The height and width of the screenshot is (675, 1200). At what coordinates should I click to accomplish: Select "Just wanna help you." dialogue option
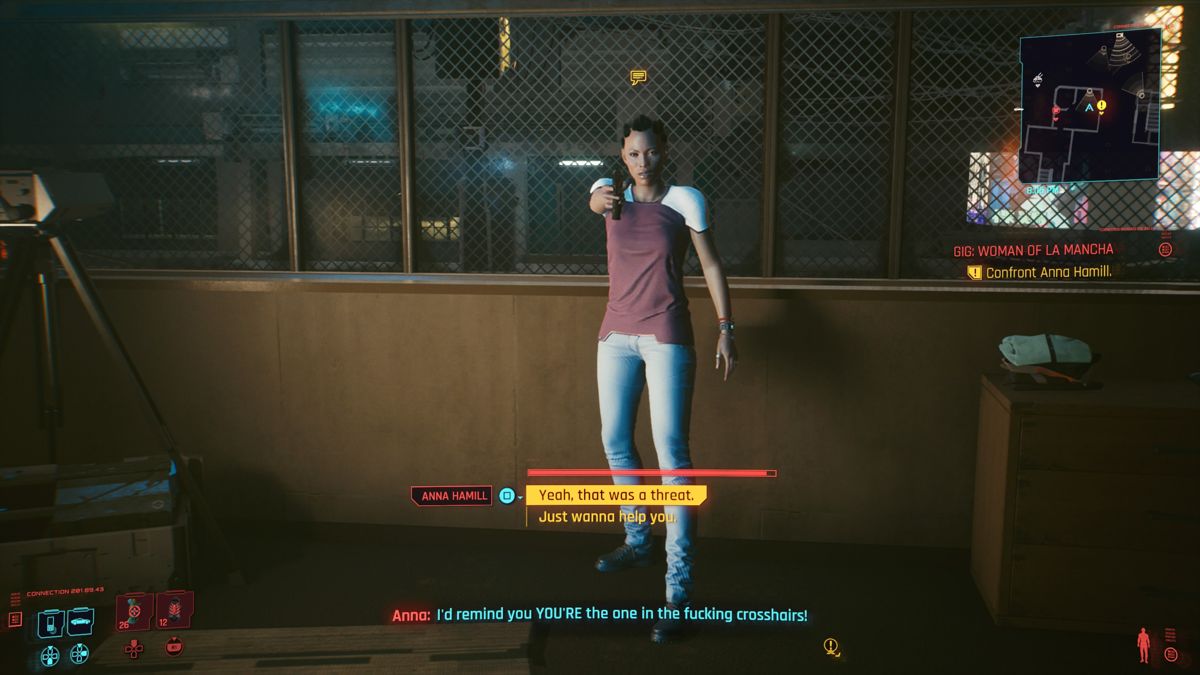pyautogui.click(x=607, y=517)
